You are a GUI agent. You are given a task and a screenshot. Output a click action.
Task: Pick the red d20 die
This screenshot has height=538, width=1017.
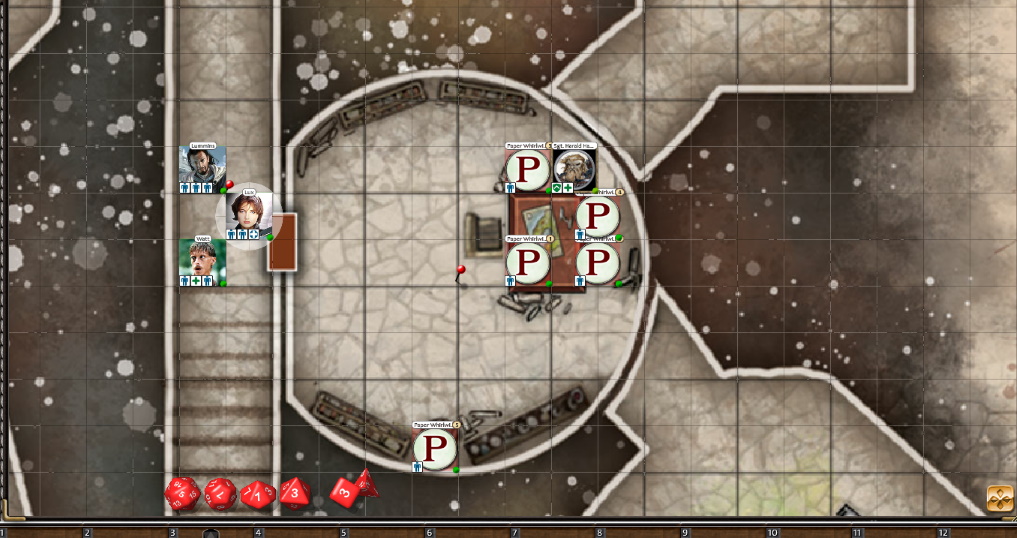[182, 492]
